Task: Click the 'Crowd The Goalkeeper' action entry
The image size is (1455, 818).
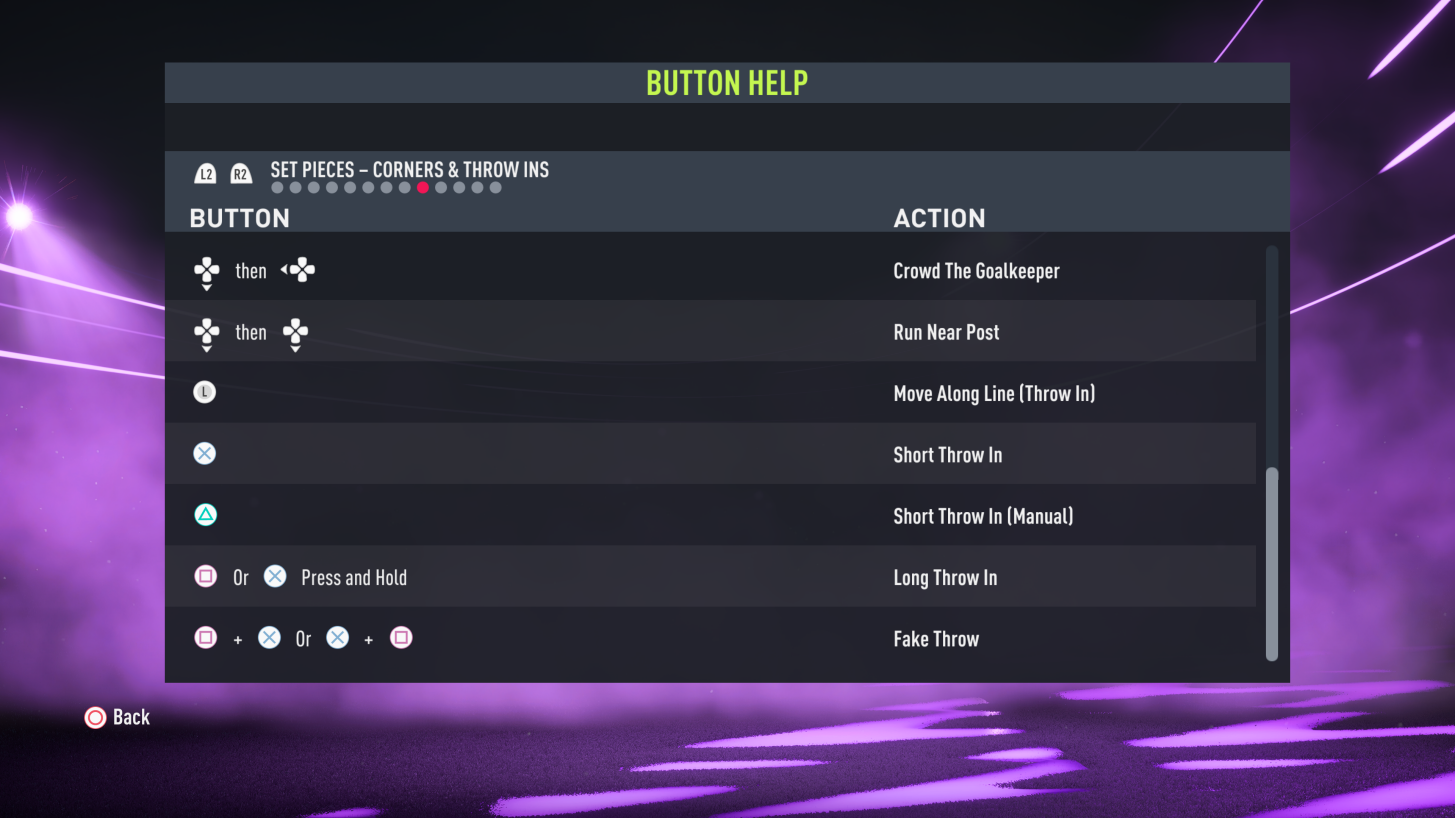Action: [x=976, y=270]
